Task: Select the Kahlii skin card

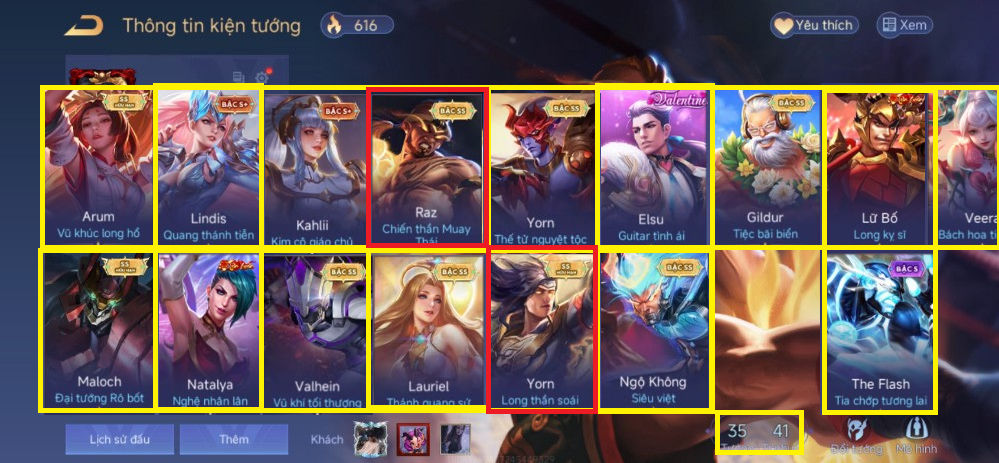Action: coord(313,167)
